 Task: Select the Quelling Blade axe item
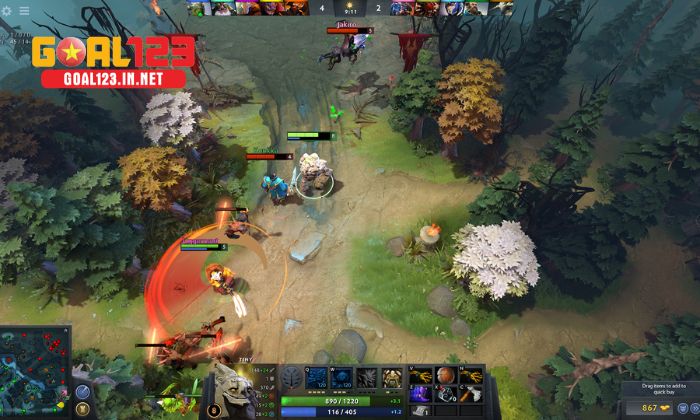coord(471,394)
